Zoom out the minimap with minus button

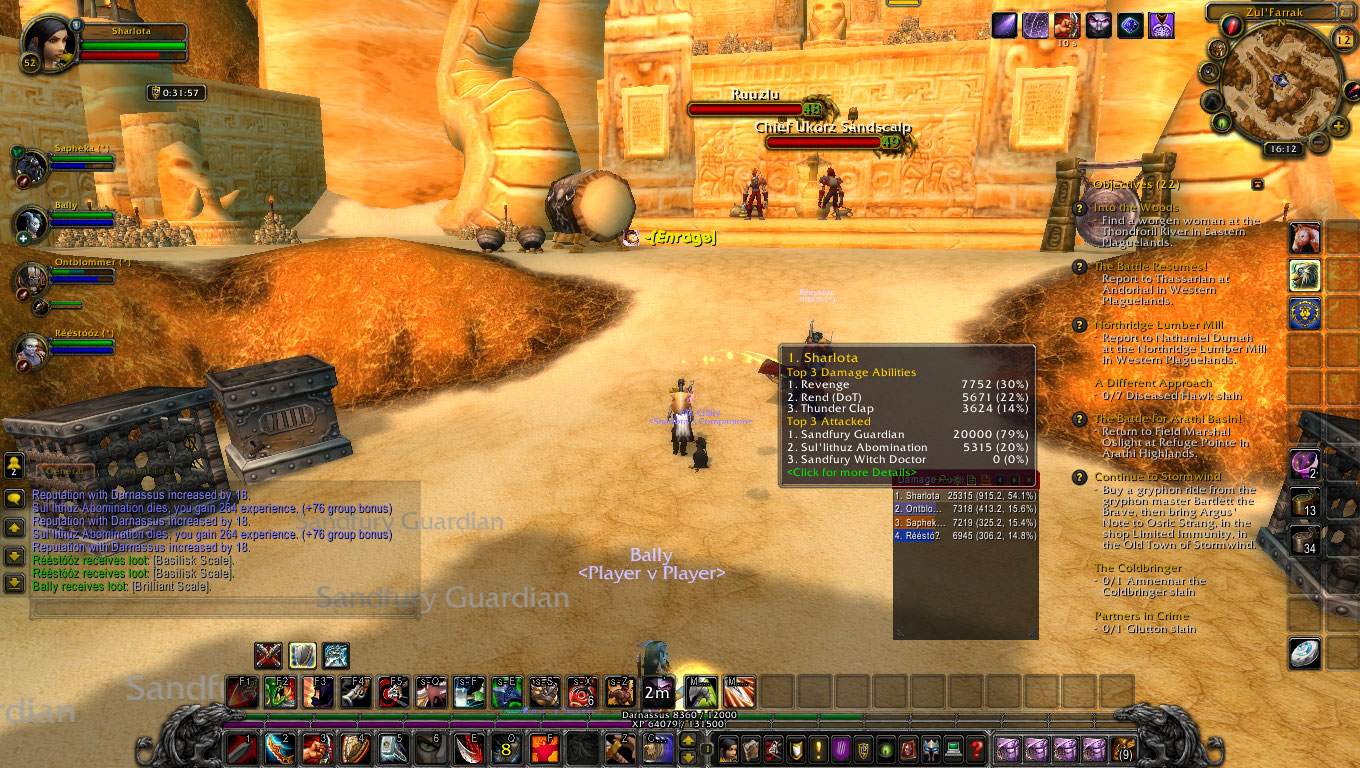pos(1320,141)
